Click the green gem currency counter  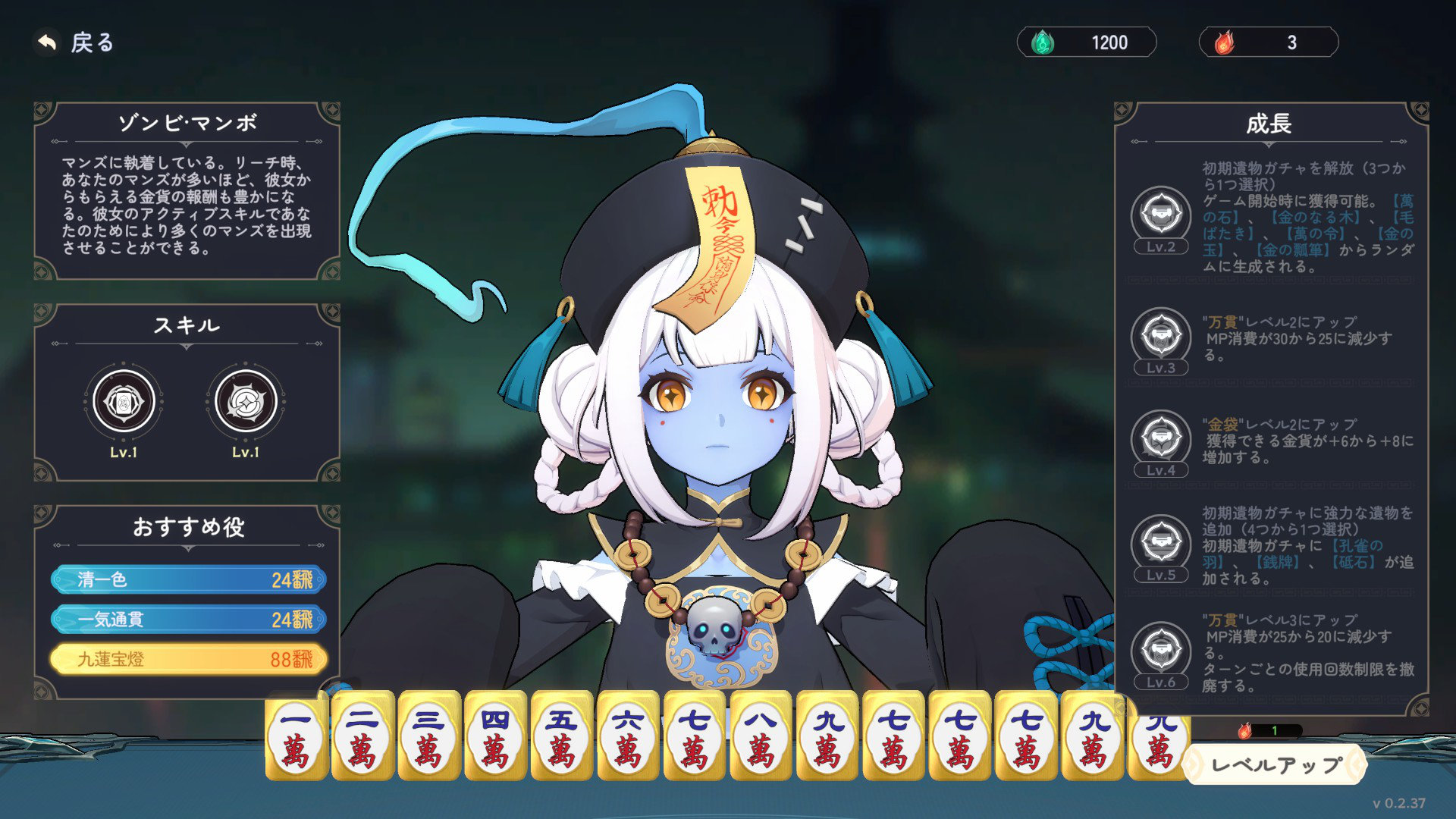point(1086,42)
